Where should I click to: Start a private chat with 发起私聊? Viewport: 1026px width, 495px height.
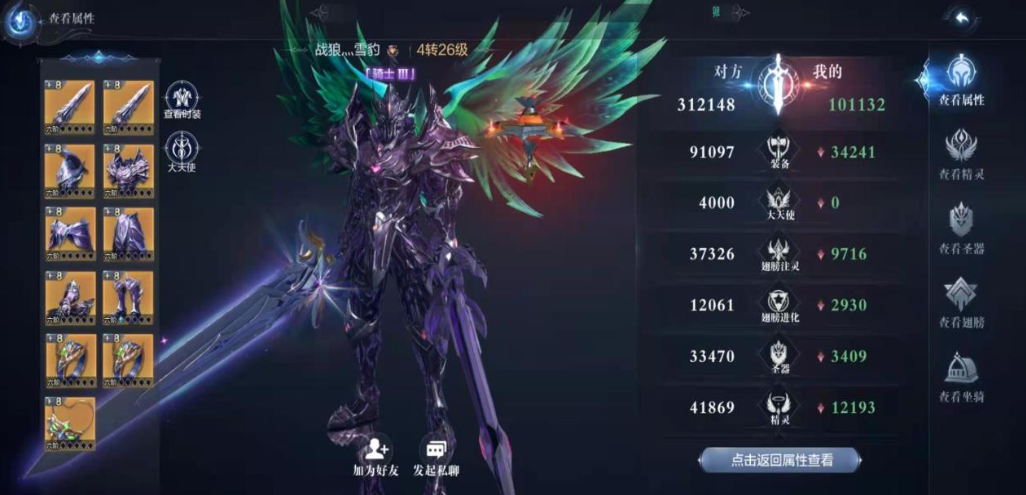[x=437, y=457]
